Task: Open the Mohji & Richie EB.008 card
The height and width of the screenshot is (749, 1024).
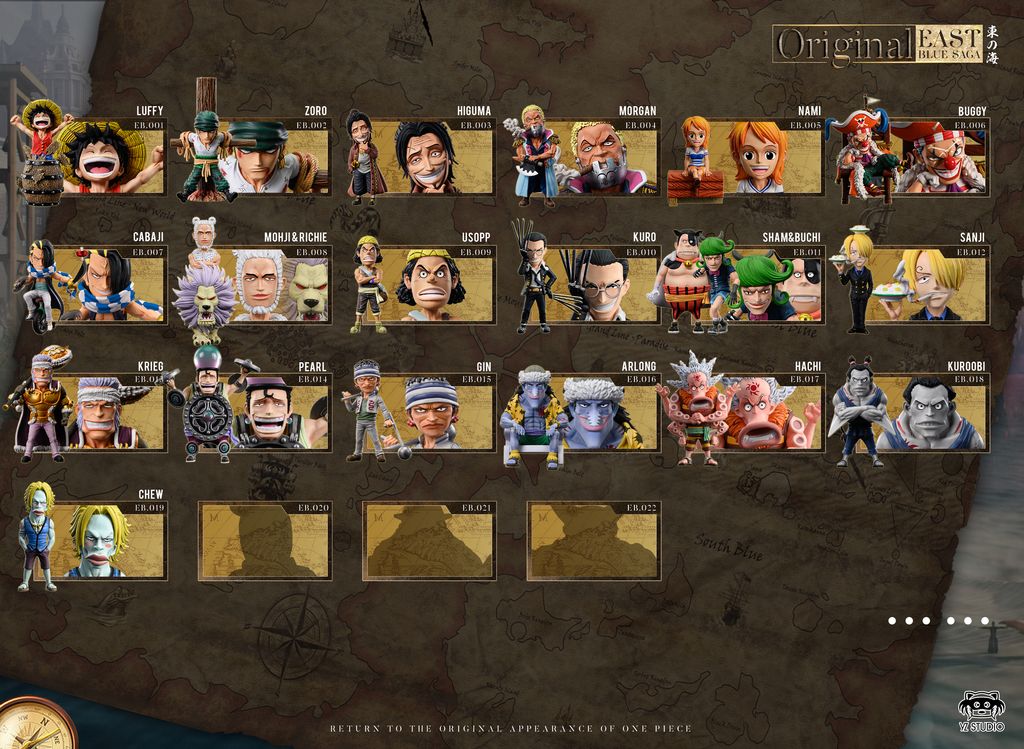Action: click(264, 284)
